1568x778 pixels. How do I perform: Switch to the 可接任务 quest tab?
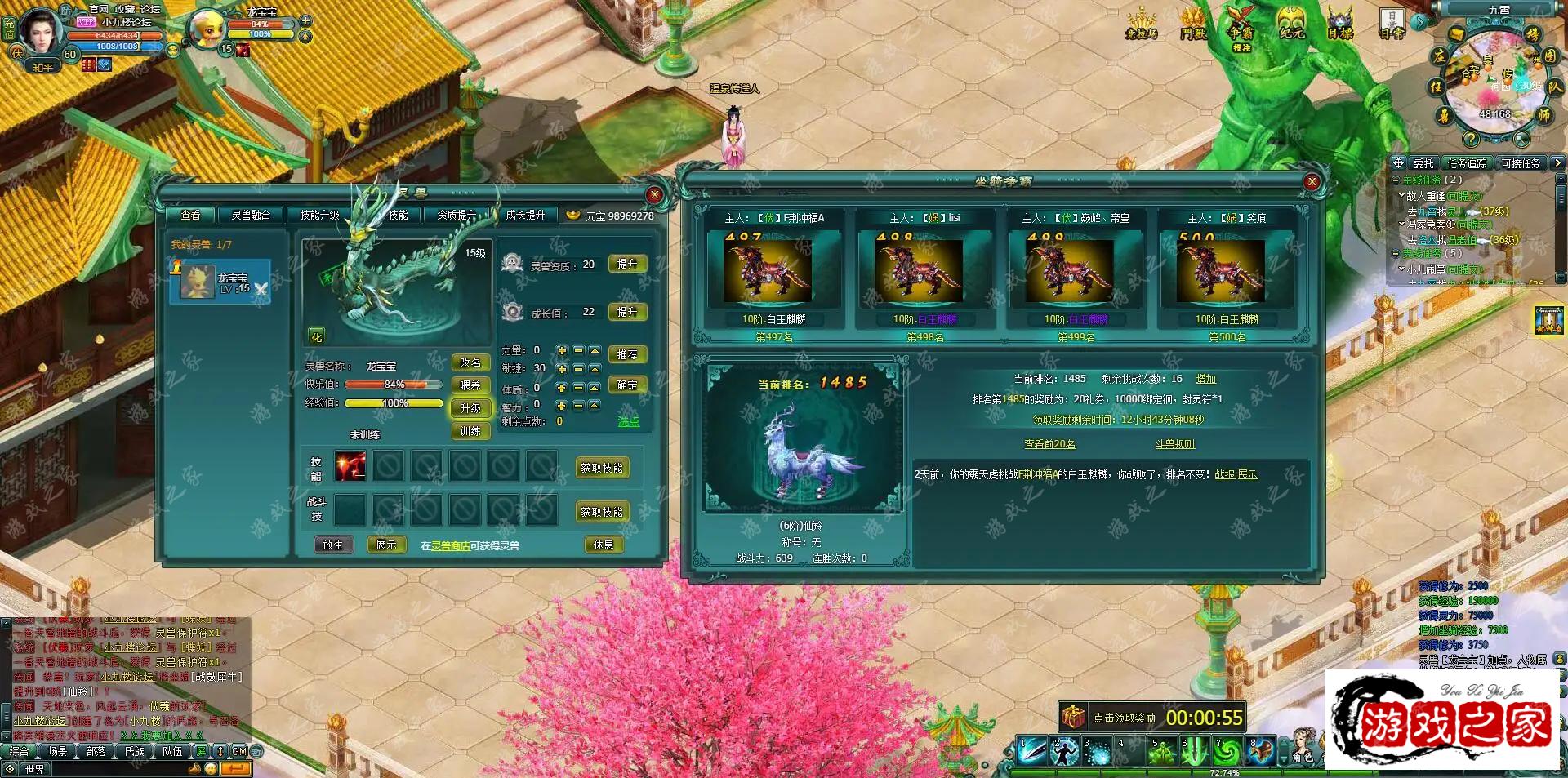1520,163
